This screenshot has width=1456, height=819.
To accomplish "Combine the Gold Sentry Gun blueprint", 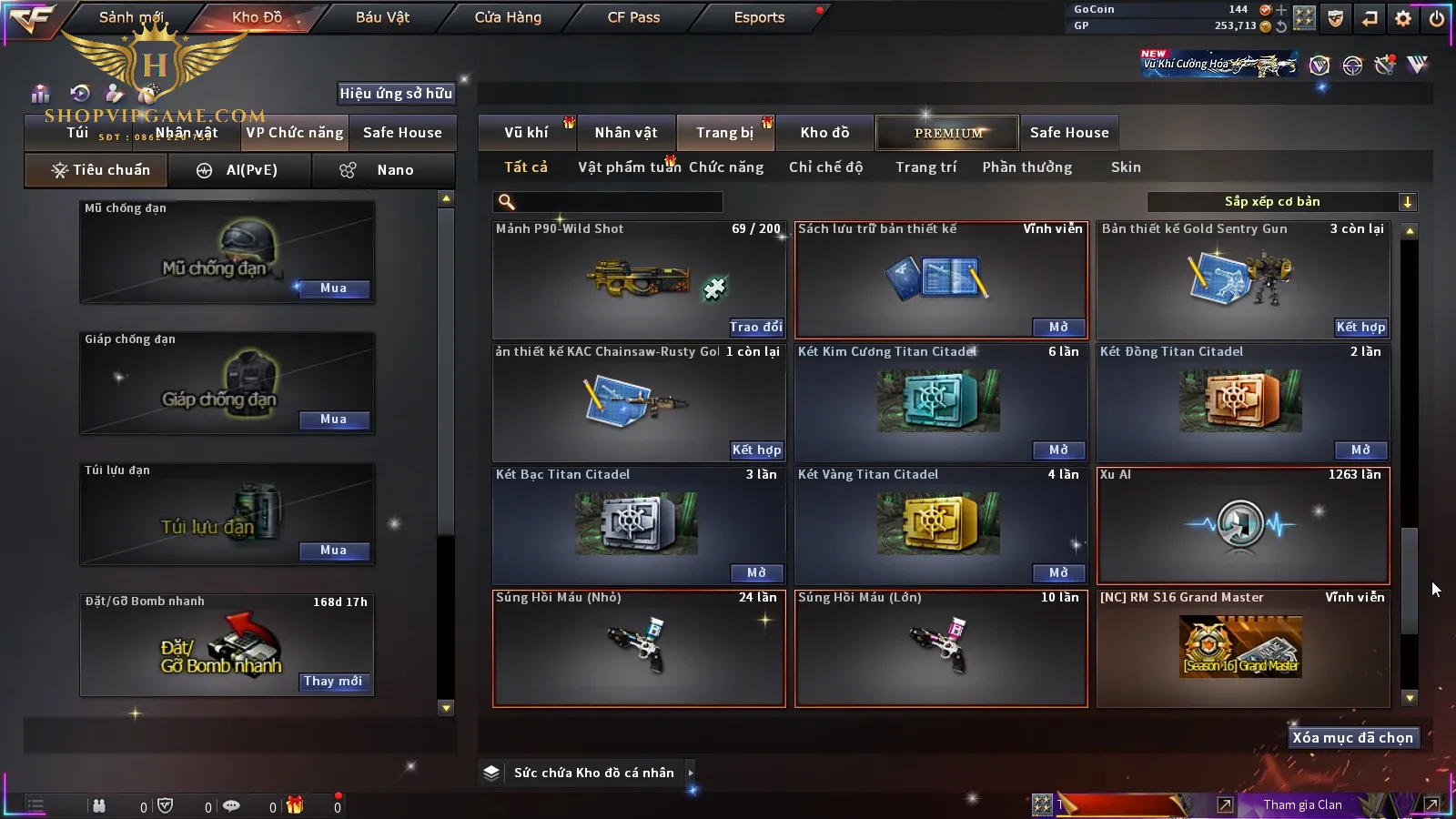I will (x=1360, y=328).
